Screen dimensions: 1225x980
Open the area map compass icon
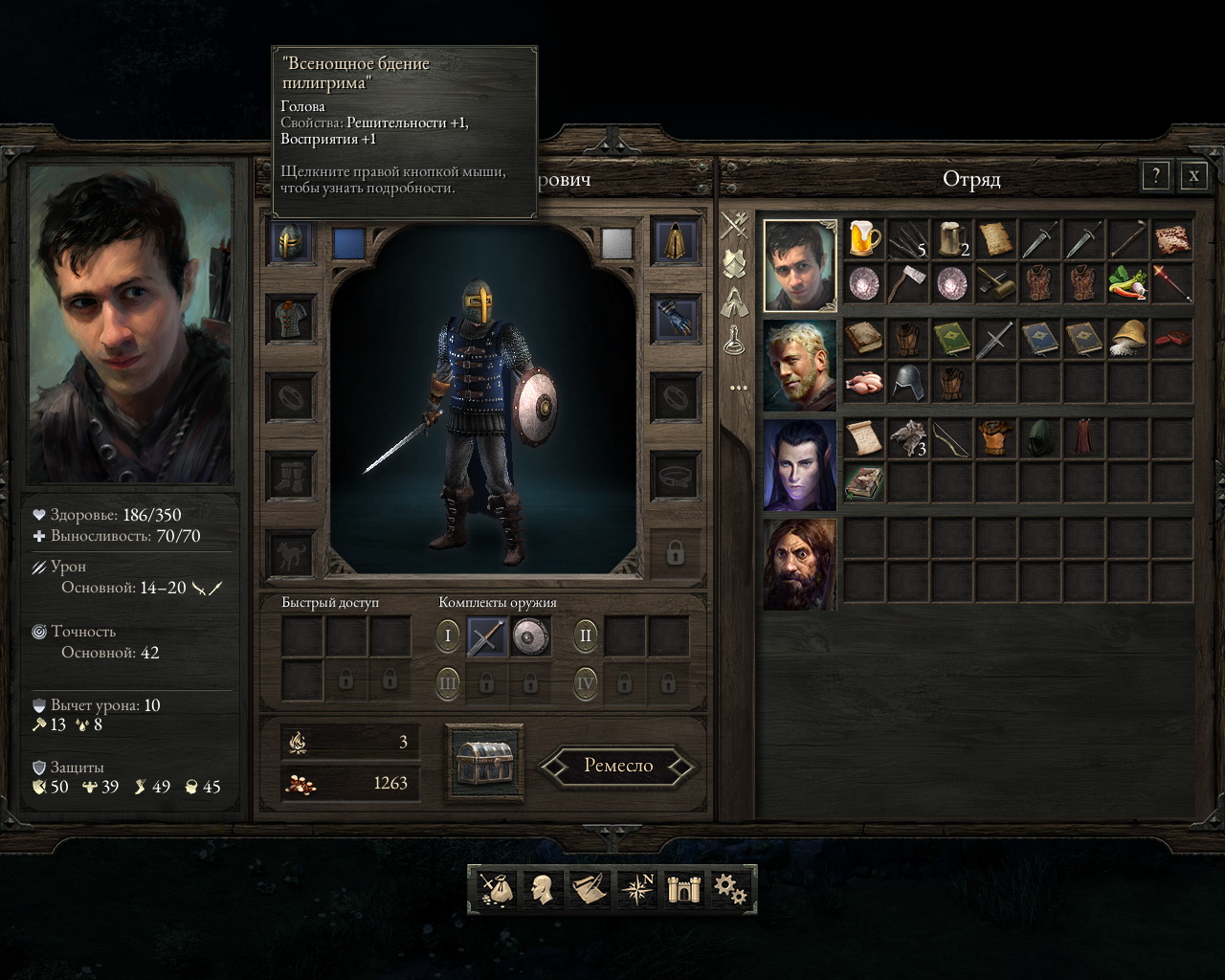point(636,889)
